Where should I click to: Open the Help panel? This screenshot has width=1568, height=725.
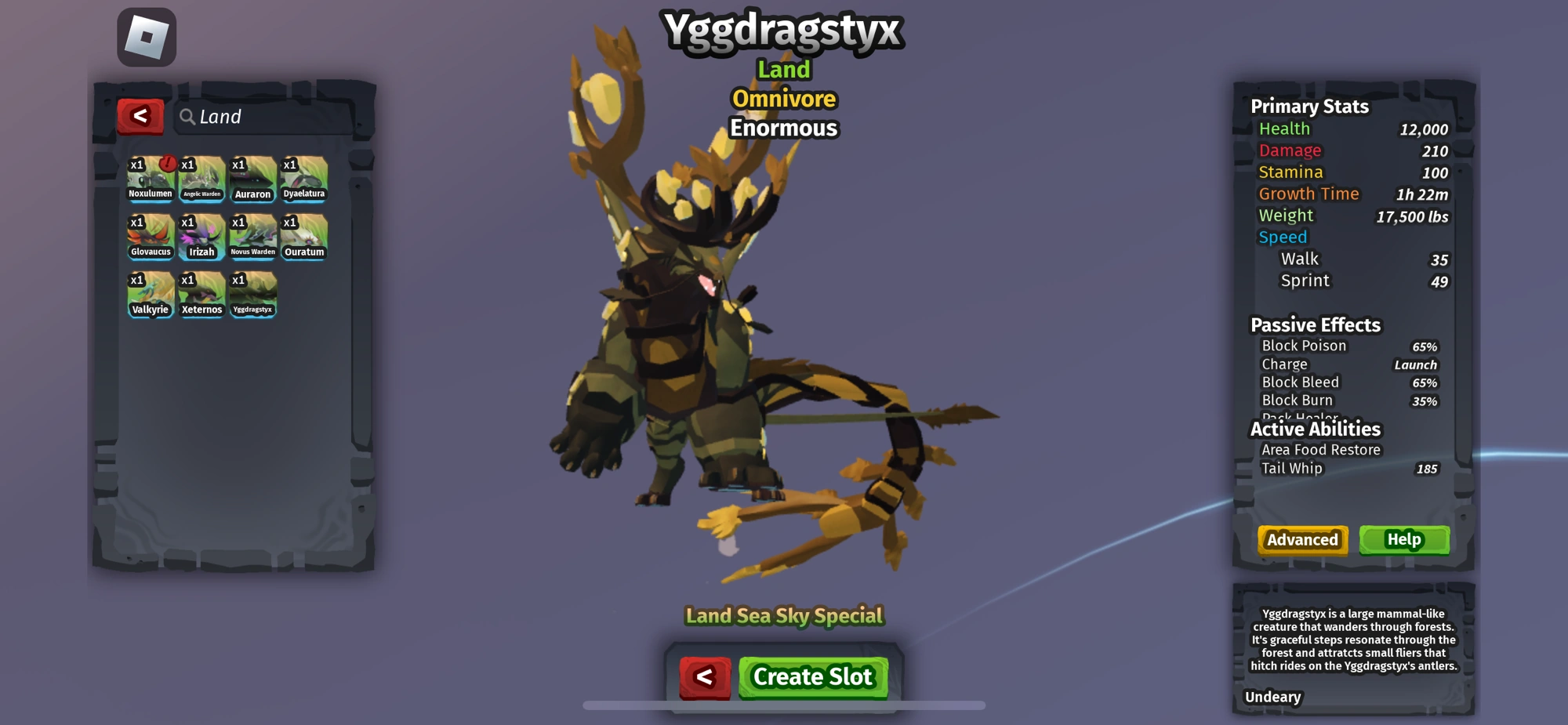tap(1405, 539)
